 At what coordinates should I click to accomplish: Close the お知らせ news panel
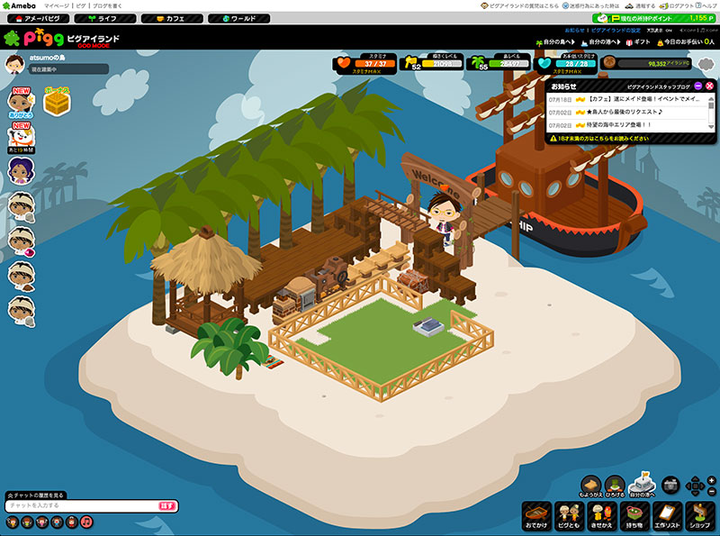[709, 86]
